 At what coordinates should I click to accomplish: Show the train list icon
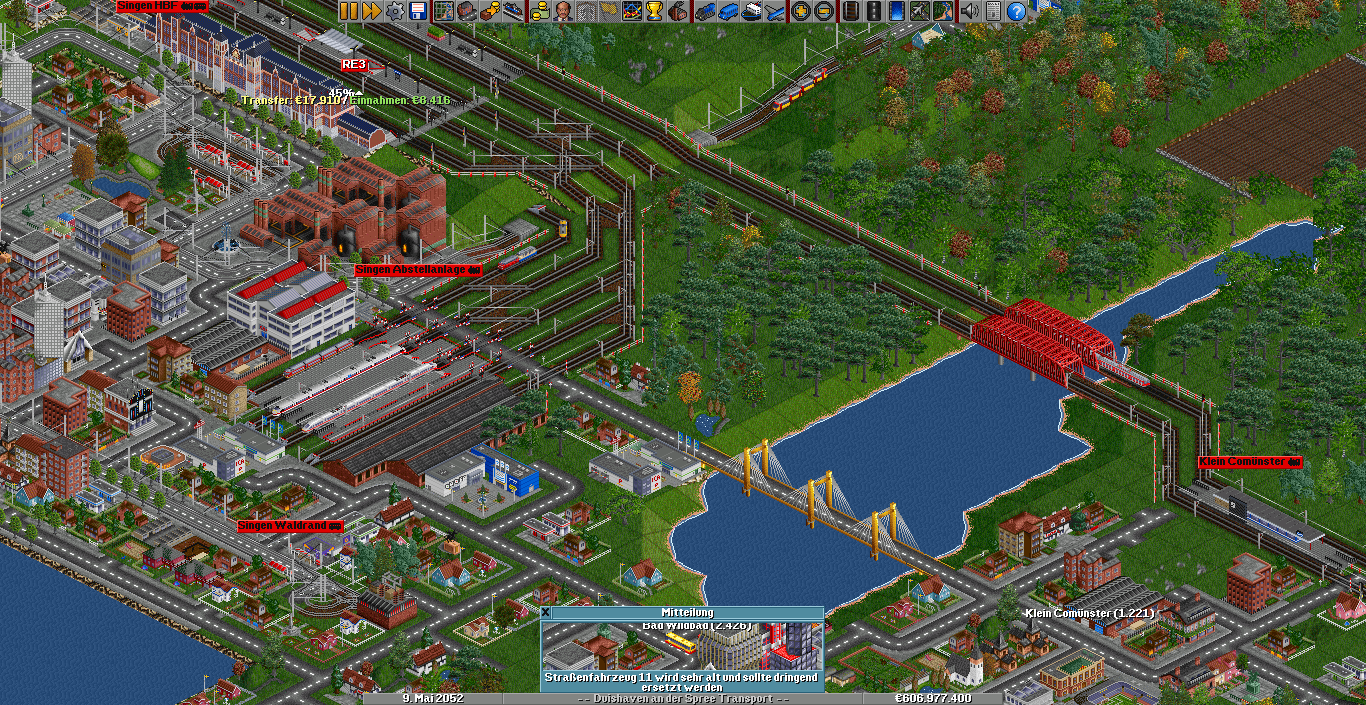coord(706,11)
